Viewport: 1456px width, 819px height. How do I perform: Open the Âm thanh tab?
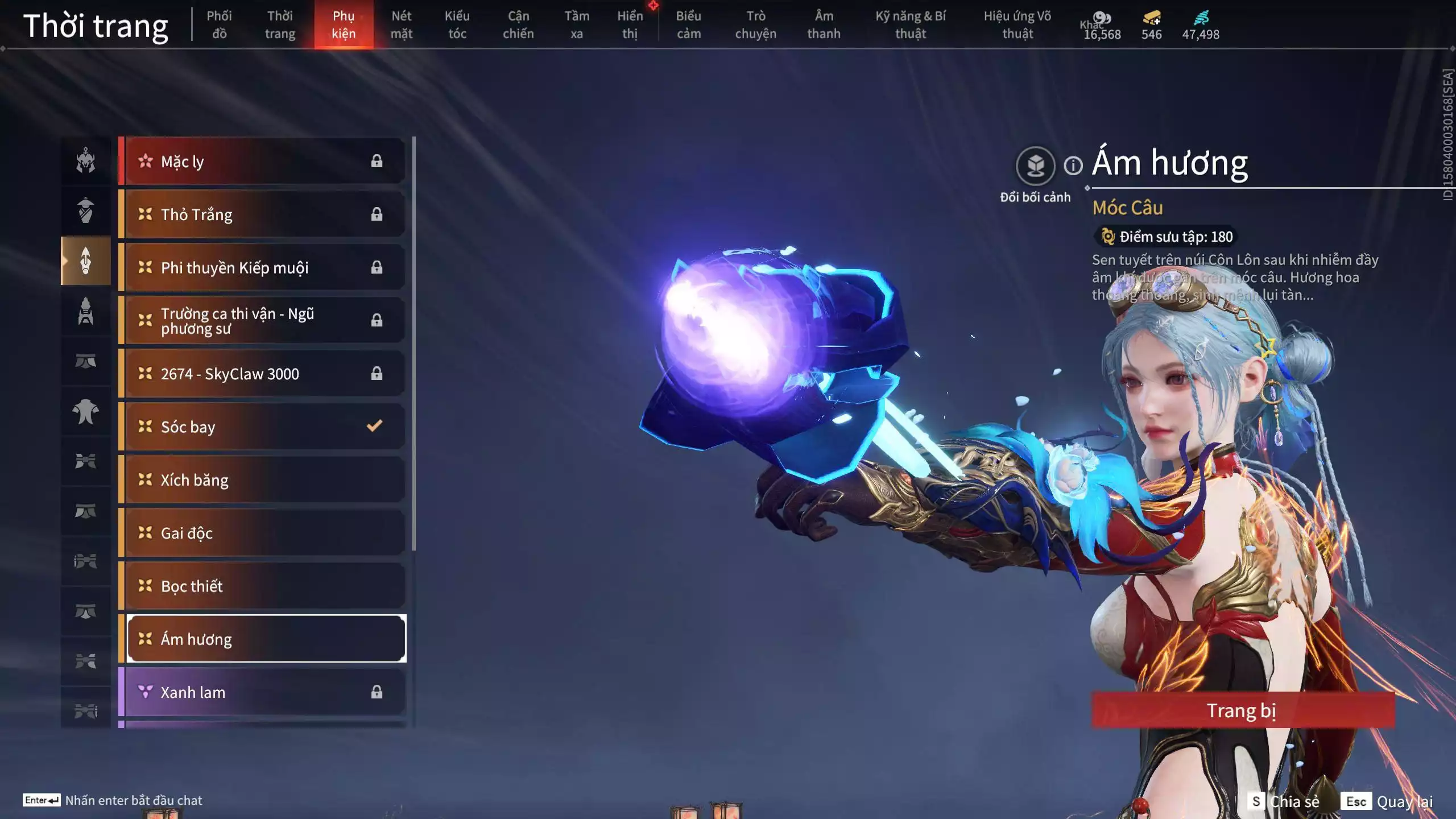[824, 24]
